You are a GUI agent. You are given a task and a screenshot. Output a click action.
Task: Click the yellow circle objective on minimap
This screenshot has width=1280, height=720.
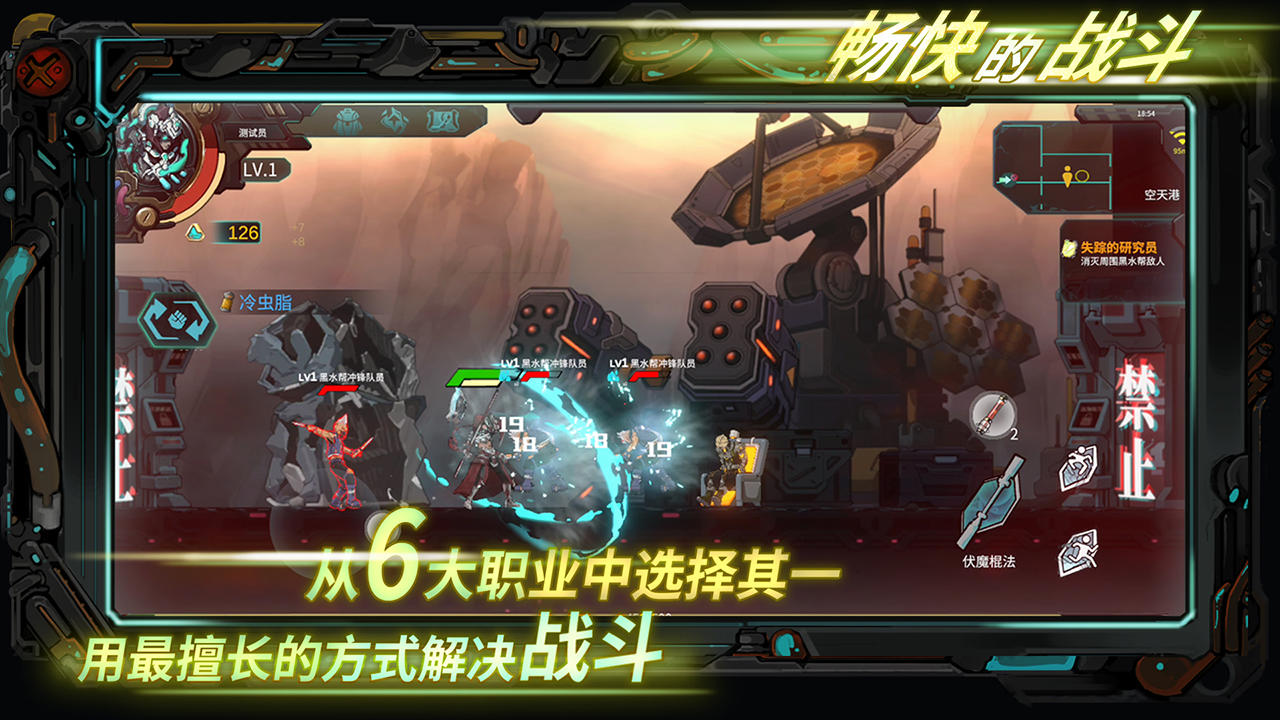(x=1084, y=175)
